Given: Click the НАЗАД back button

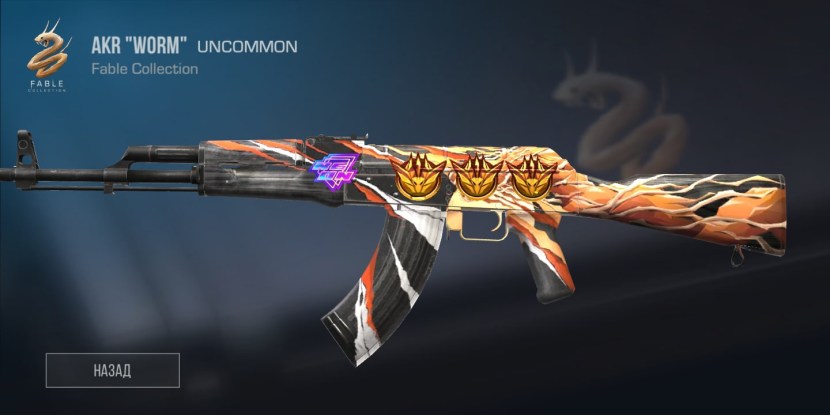Looking at the screenshot, I should (x=112, y=370).
